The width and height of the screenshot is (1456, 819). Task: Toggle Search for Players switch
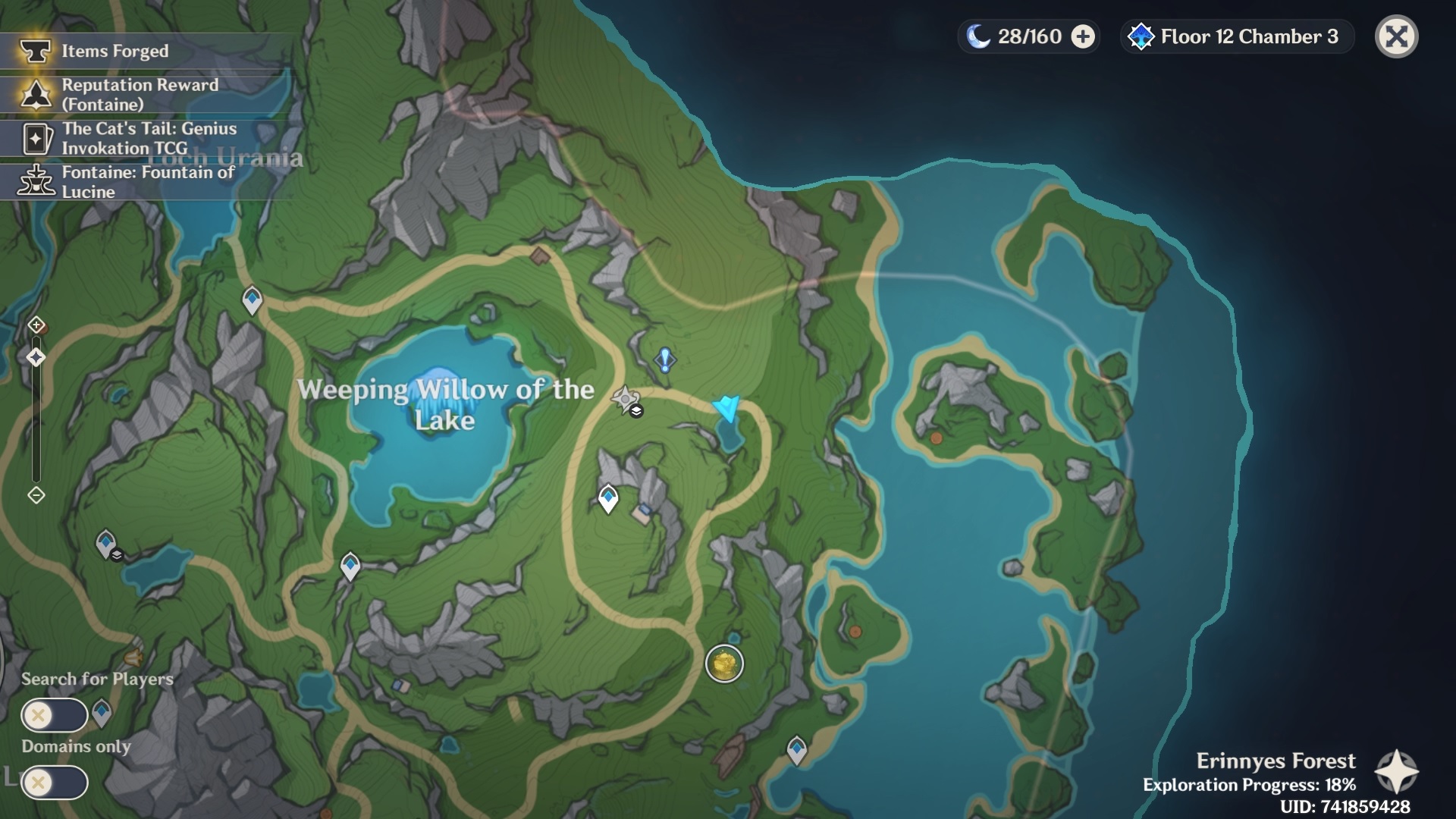(x=54, y=714)
